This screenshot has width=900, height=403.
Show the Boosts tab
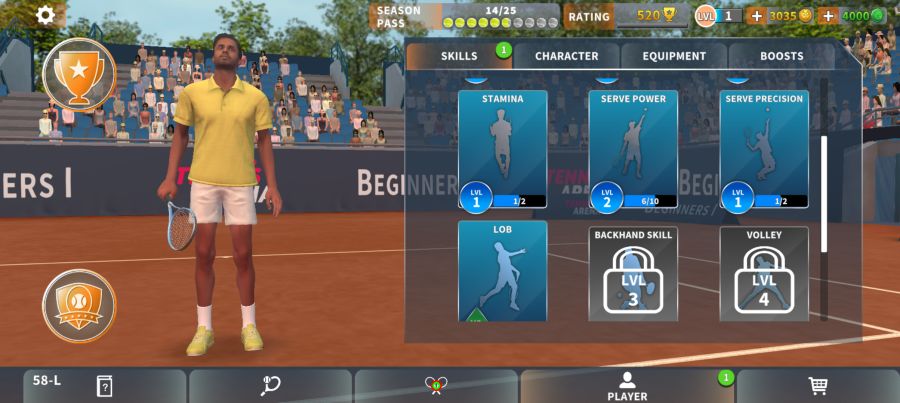click(781, 56)
